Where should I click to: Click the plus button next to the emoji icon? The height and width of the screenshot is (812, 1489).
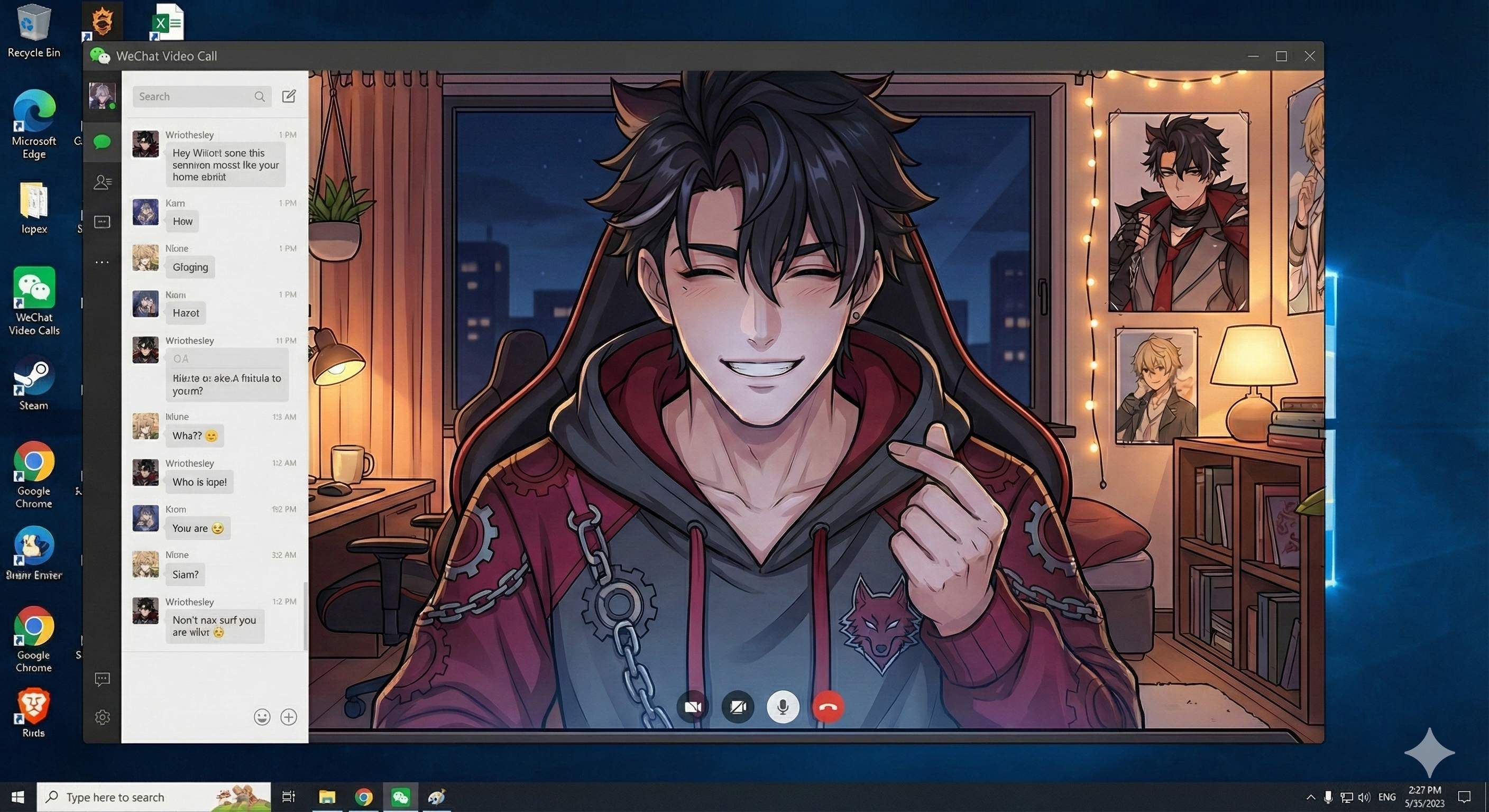point(288,717)
